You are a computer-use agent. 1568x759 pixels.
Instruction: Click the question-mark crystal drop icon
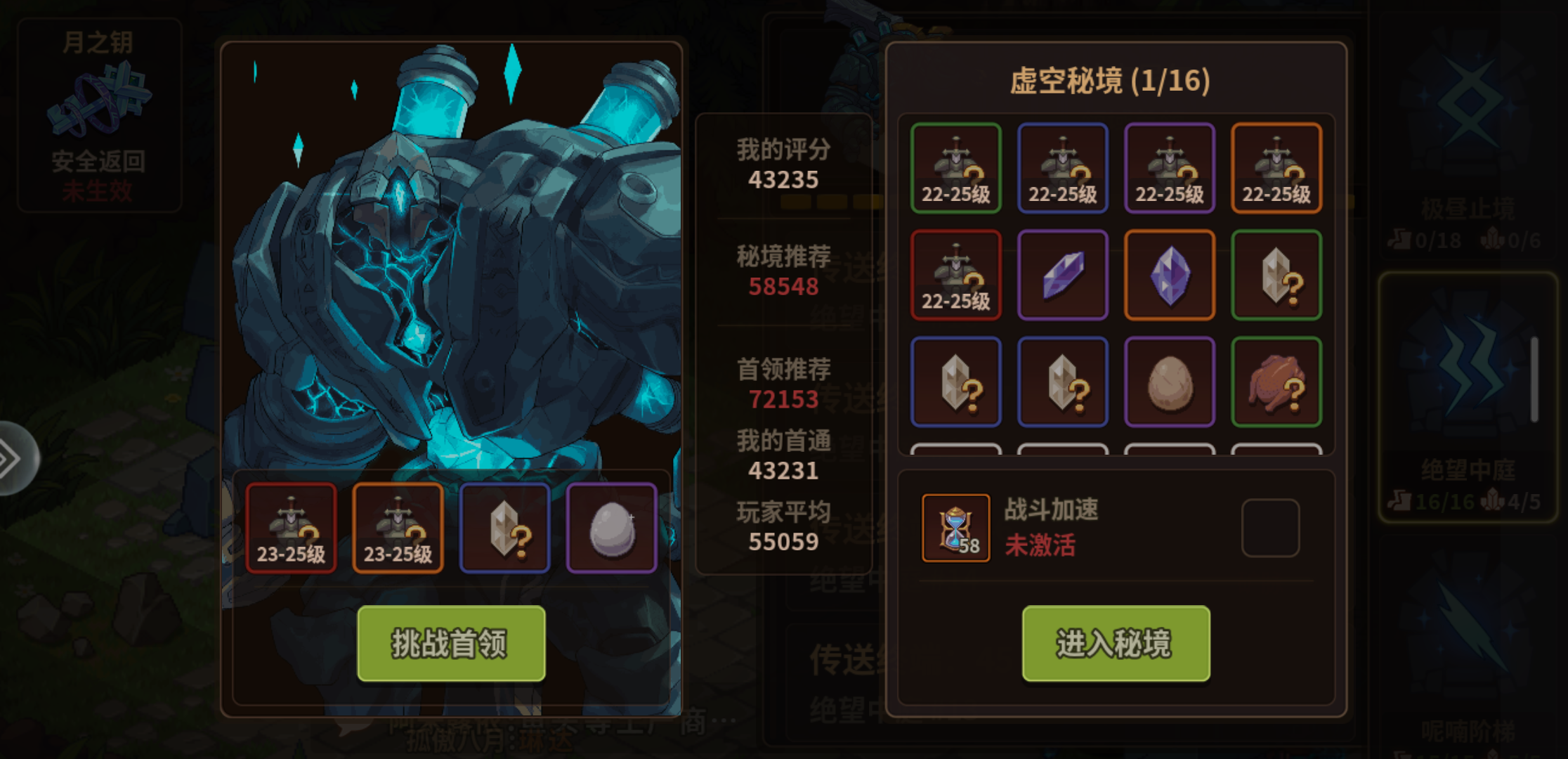coord(504,527)
